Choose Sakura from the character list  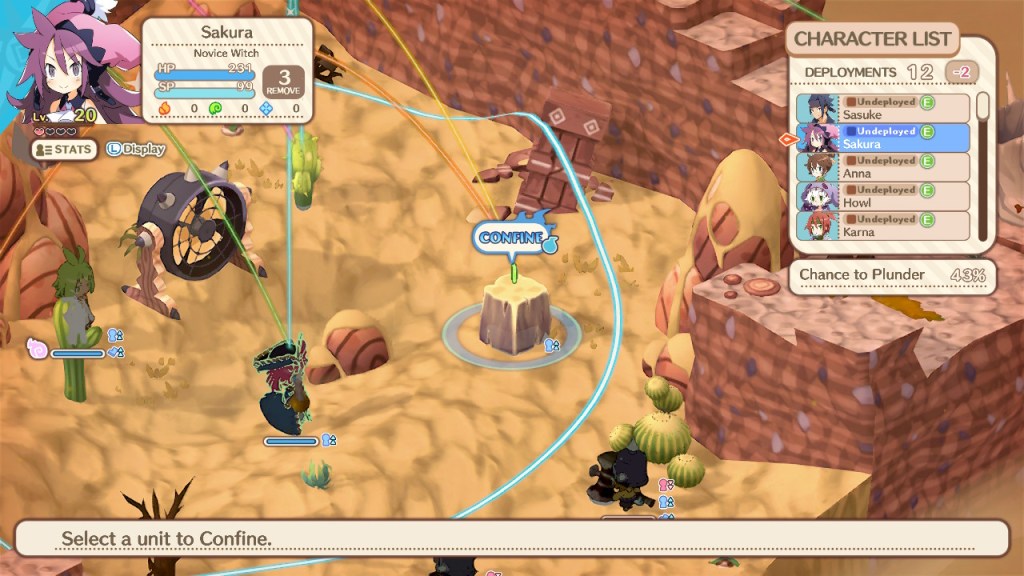pos(884,138)
